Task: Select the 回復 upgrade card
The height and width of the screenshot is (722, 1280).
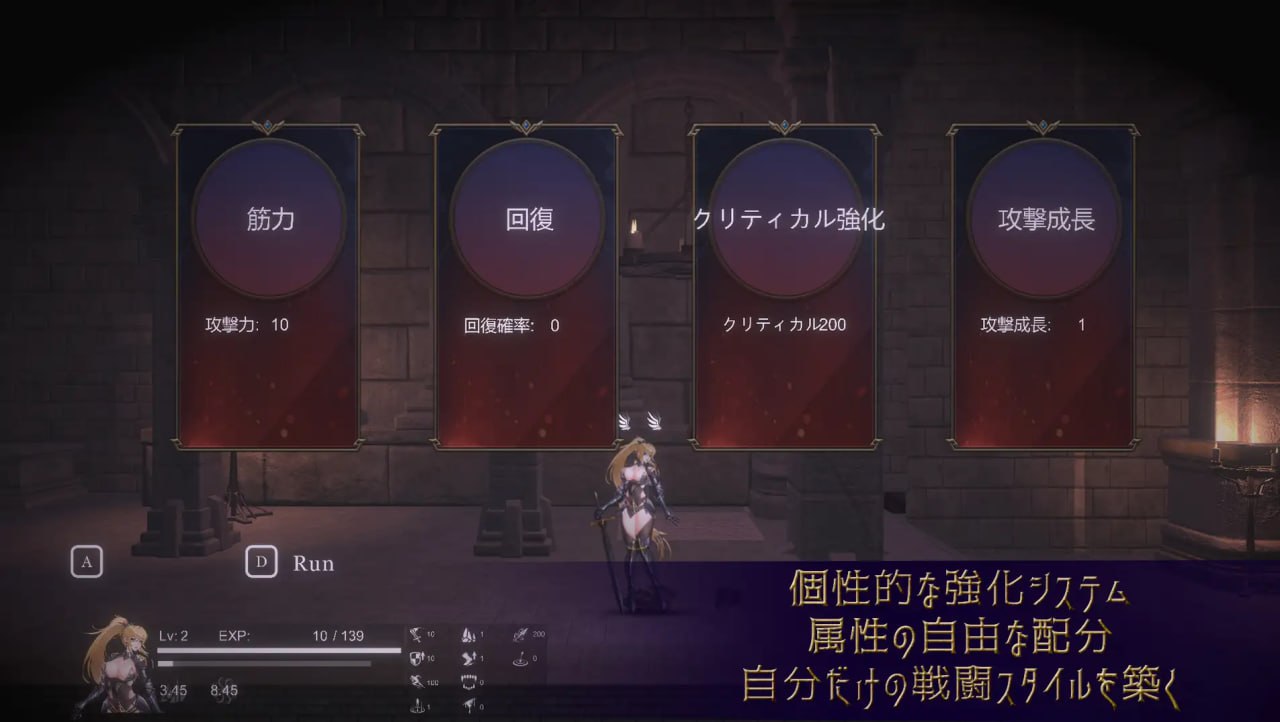Action: click(527, 286)
